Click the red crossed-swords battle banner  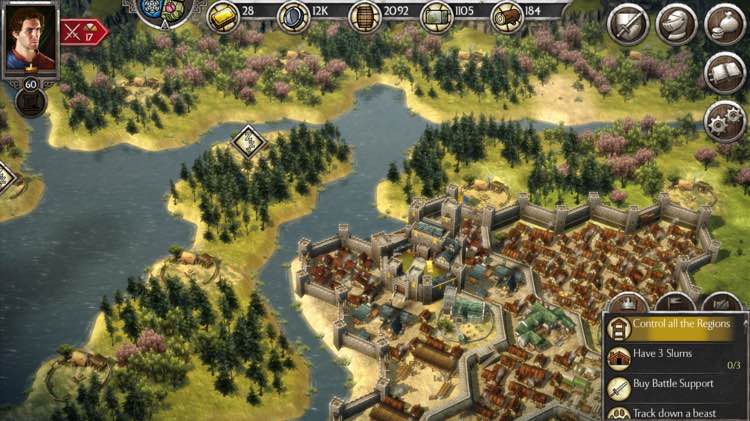point(83,31)
